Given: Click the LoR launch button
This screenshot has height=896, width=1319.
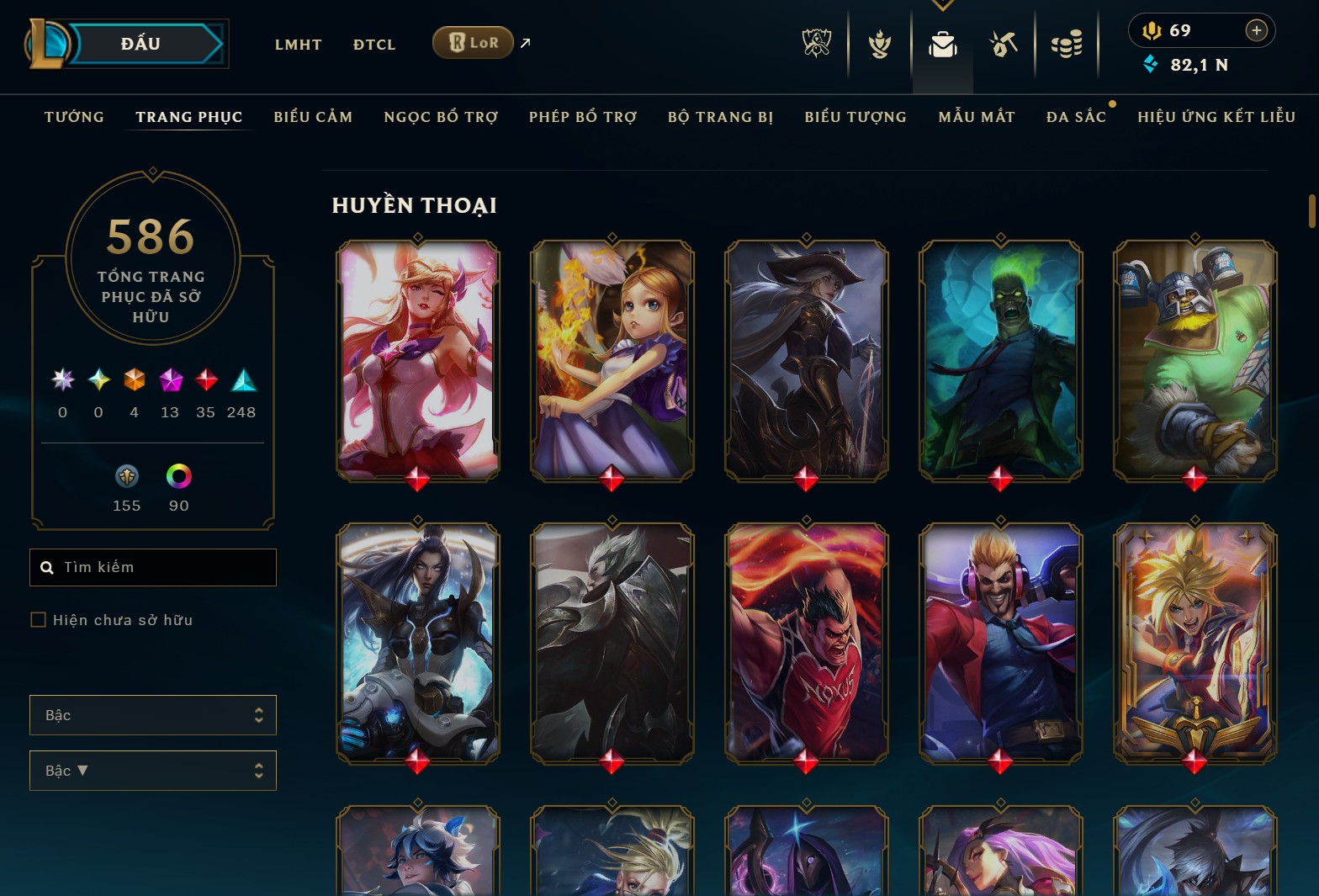Looking at the screenshot, I should pos(473,42).
